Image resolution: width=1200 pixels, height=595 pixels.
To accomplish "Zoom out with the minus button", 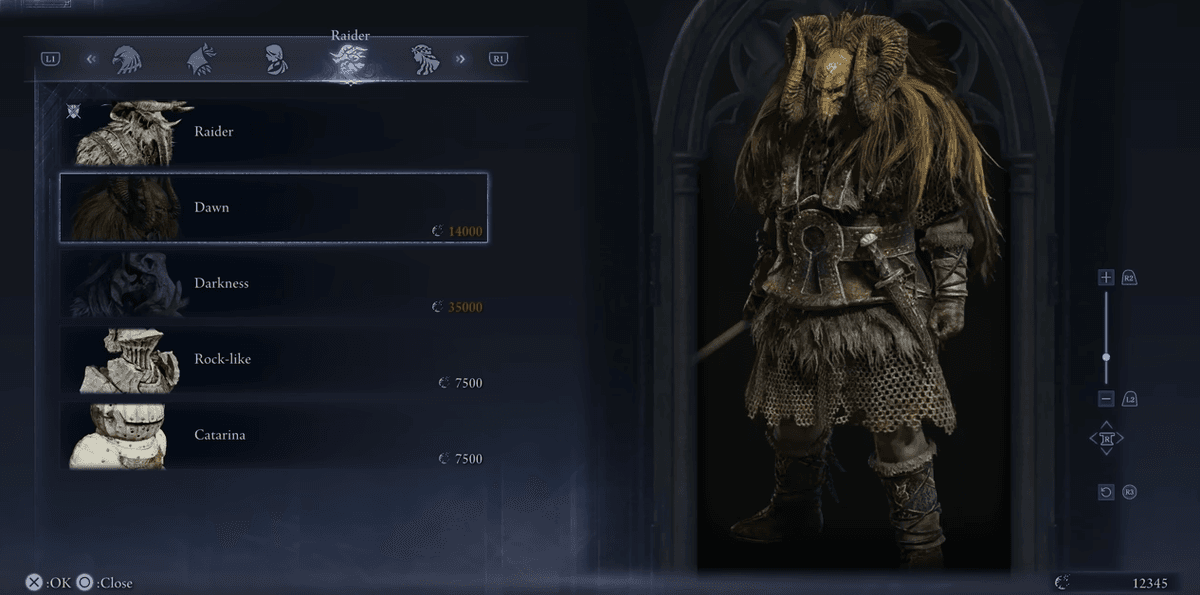I will click(x=1105, y=399).
